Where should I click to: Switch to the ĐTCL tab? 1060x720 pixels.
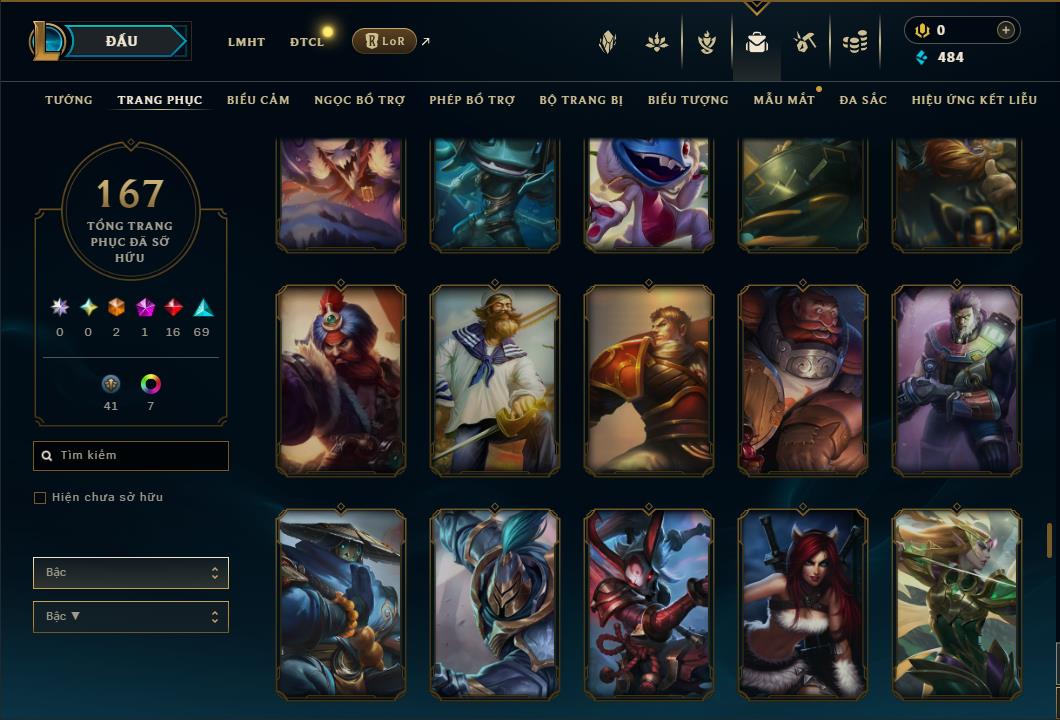[307, 42]
